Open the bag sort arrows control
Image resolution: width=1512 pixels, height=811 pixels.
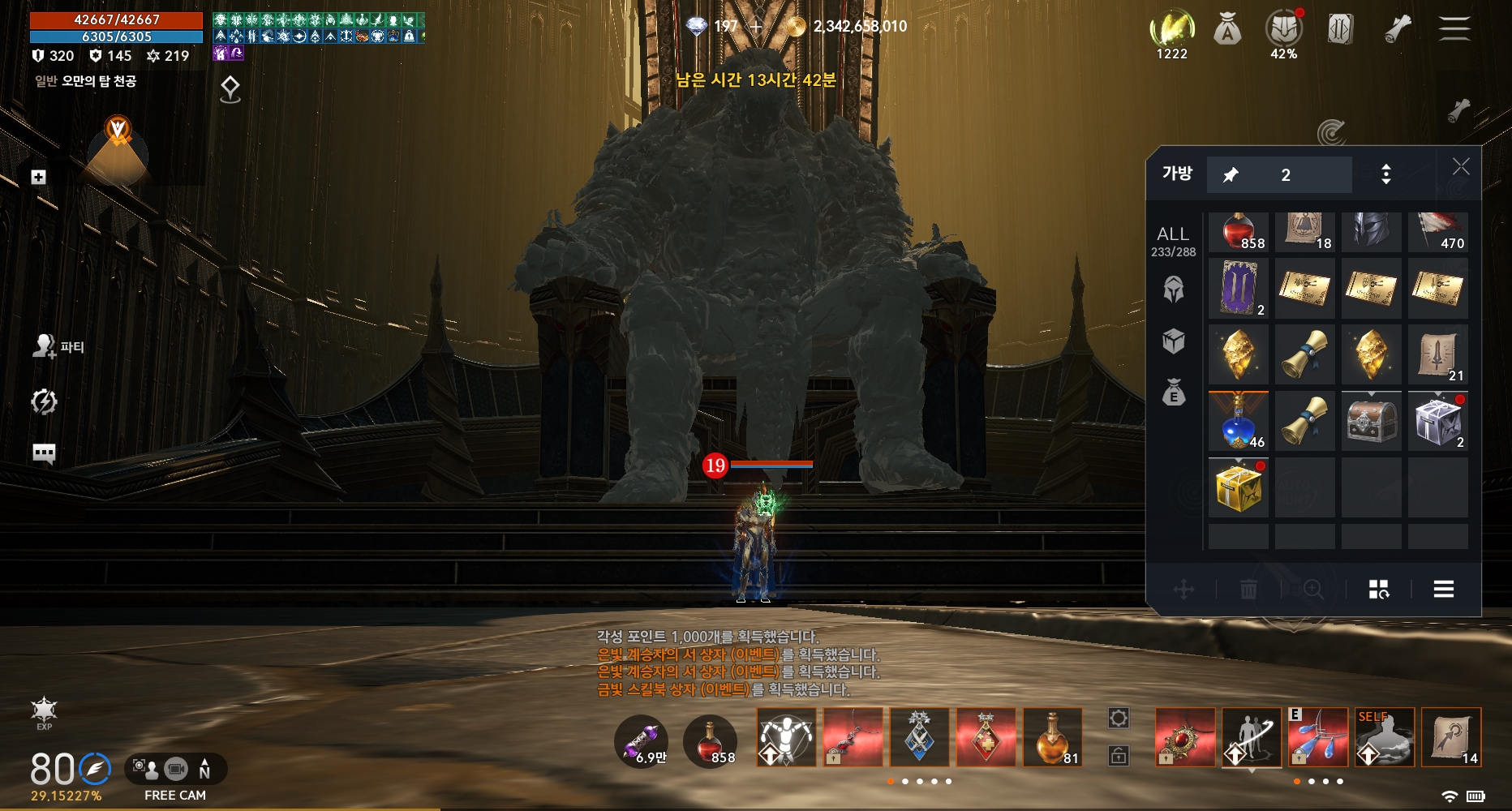1385,174
